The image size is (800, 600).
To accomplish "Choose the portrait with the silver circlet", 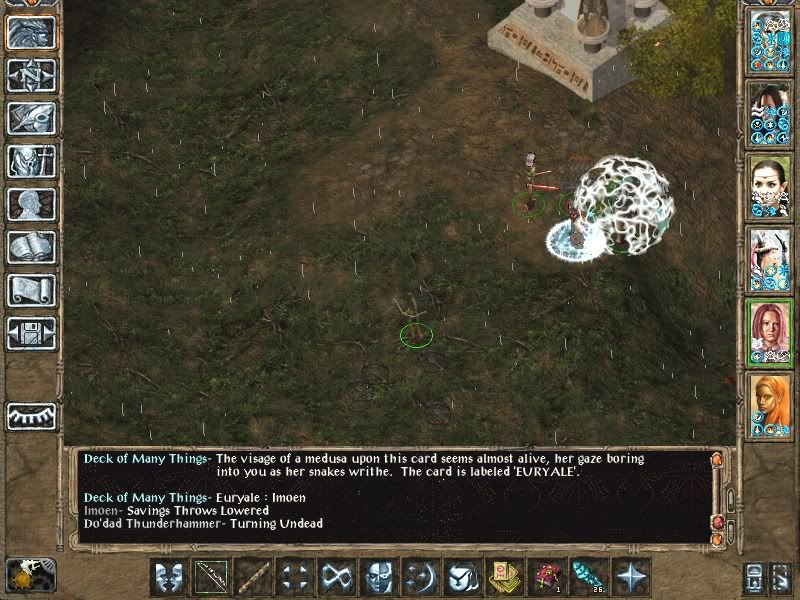I will pos(770,187).
